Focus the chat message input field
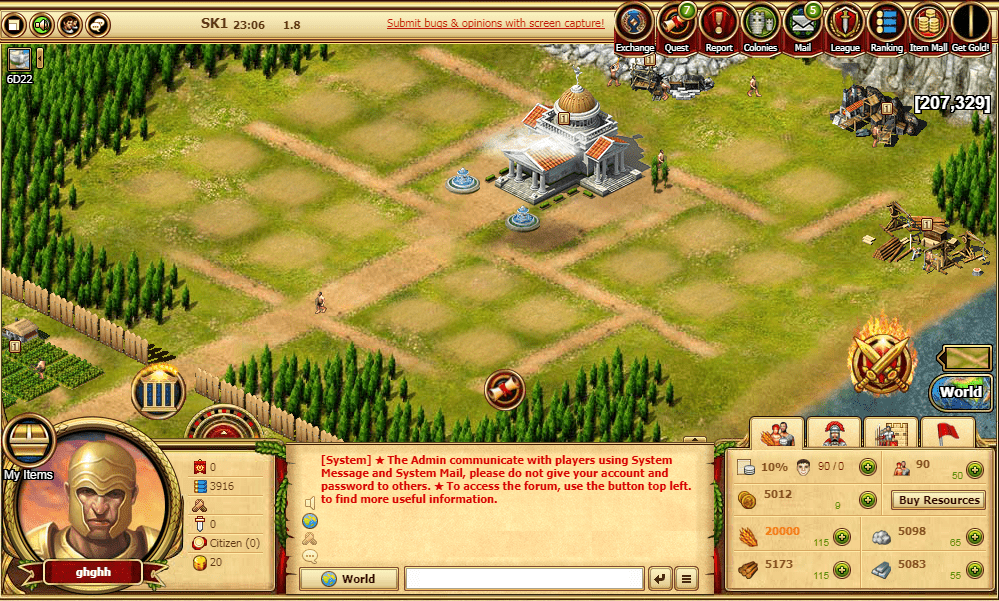Screen dimensions: 999x601 524,578
